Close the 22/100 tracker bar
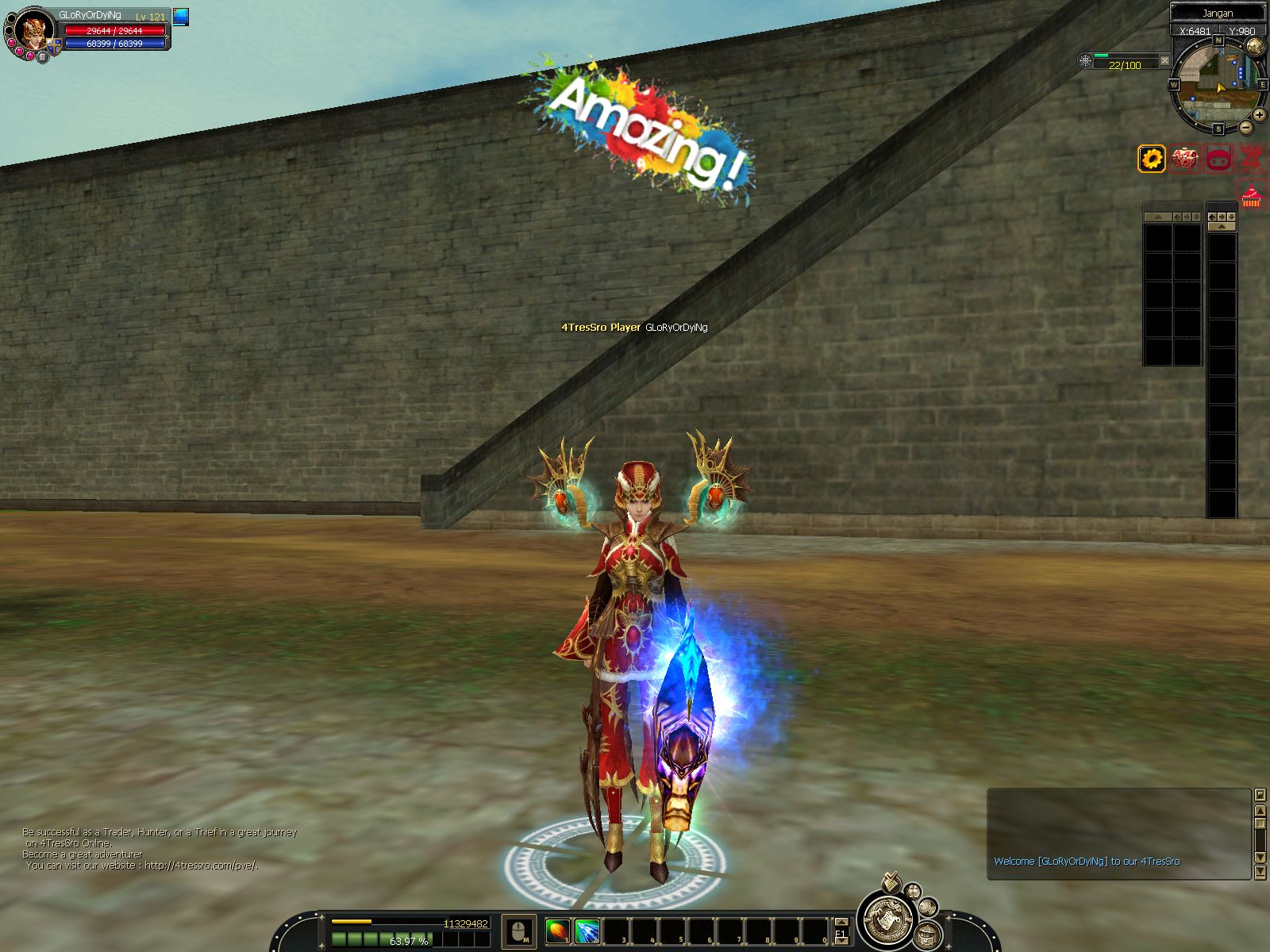This screenshot has width=1270, height=952. 1164,60
